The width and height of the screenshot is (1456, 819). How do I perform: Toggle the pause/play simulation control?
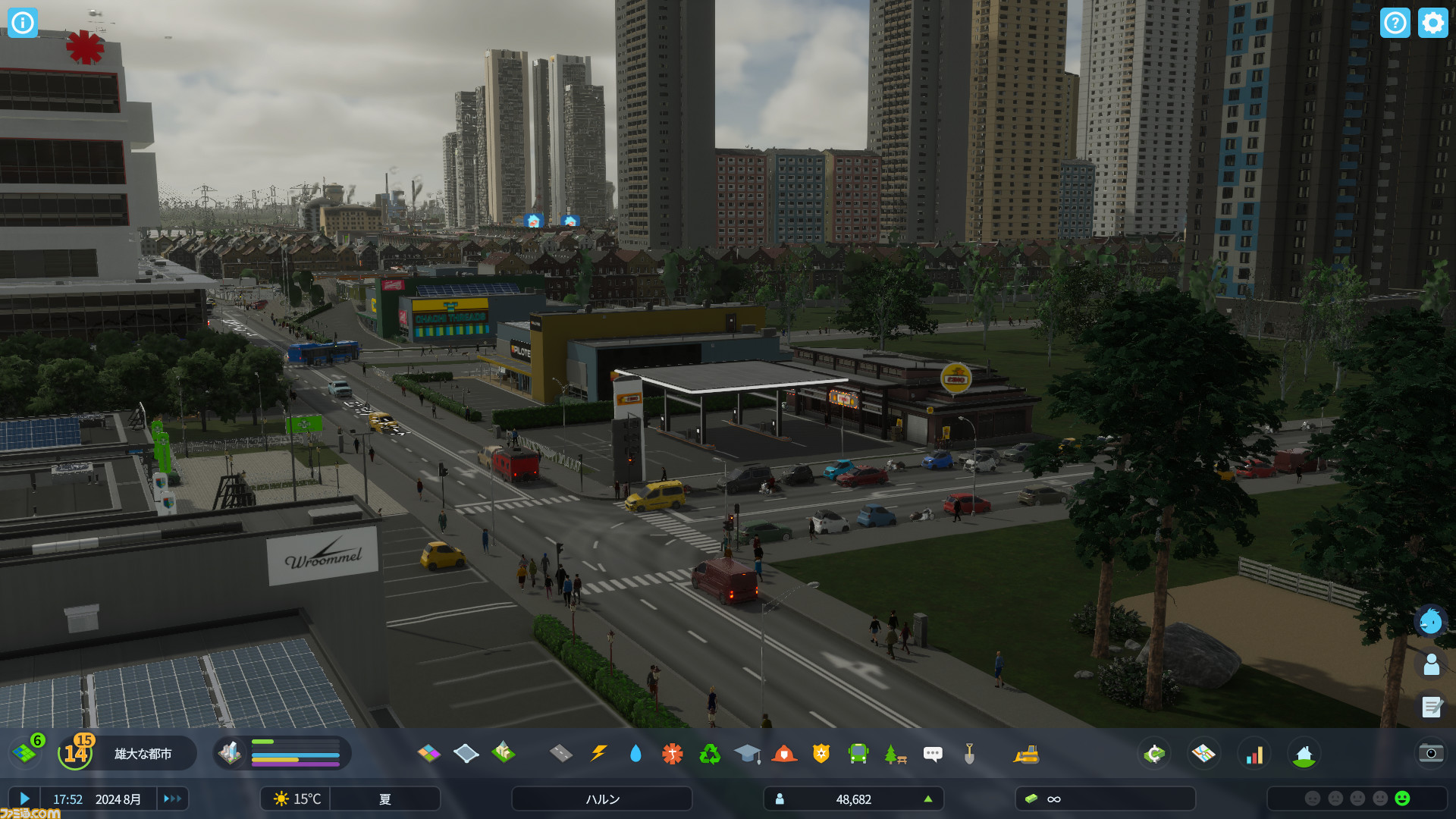point(25,799)
